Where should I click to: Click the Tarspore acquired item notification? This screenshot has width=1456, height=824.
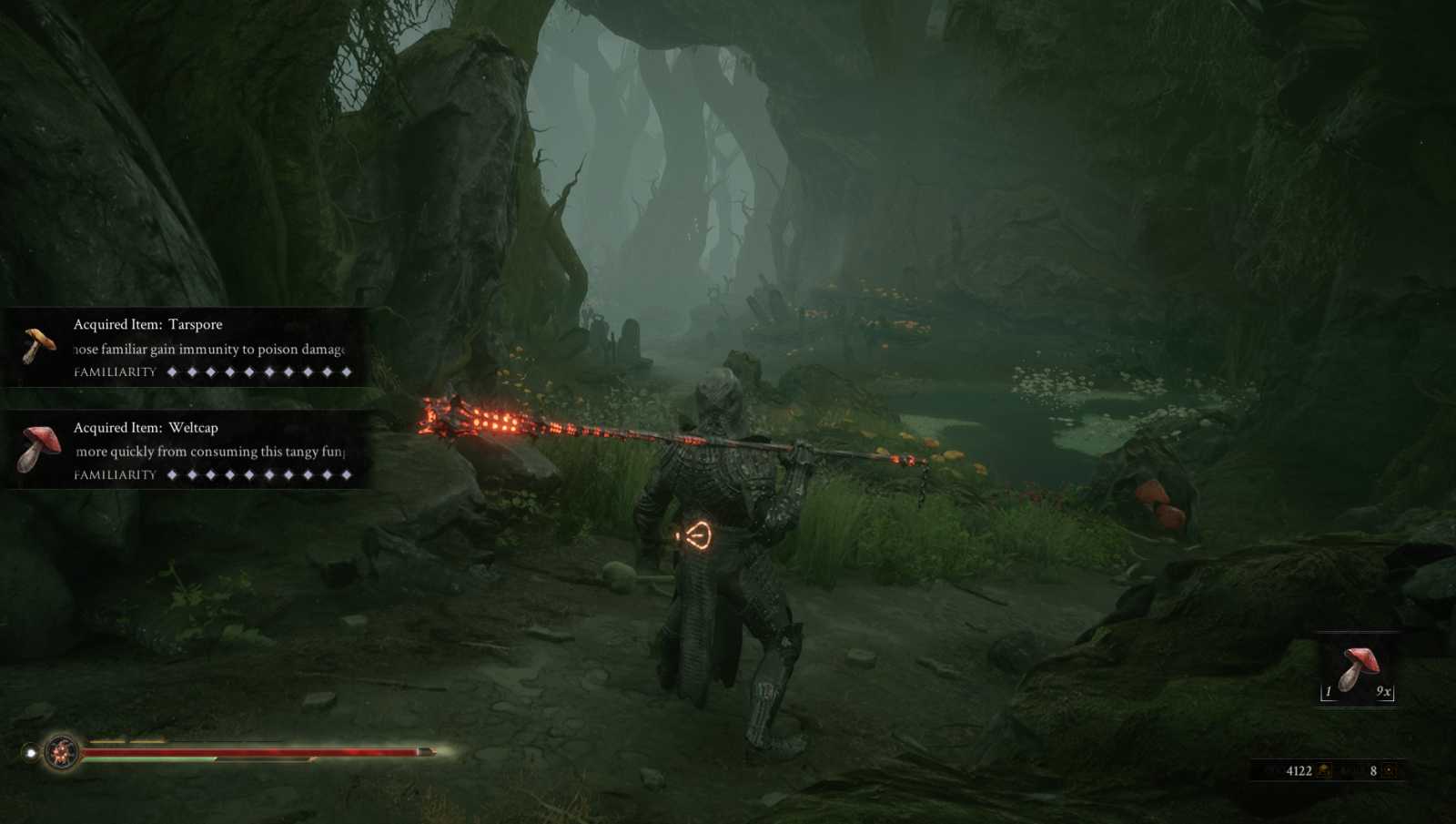tap(187, 347)
